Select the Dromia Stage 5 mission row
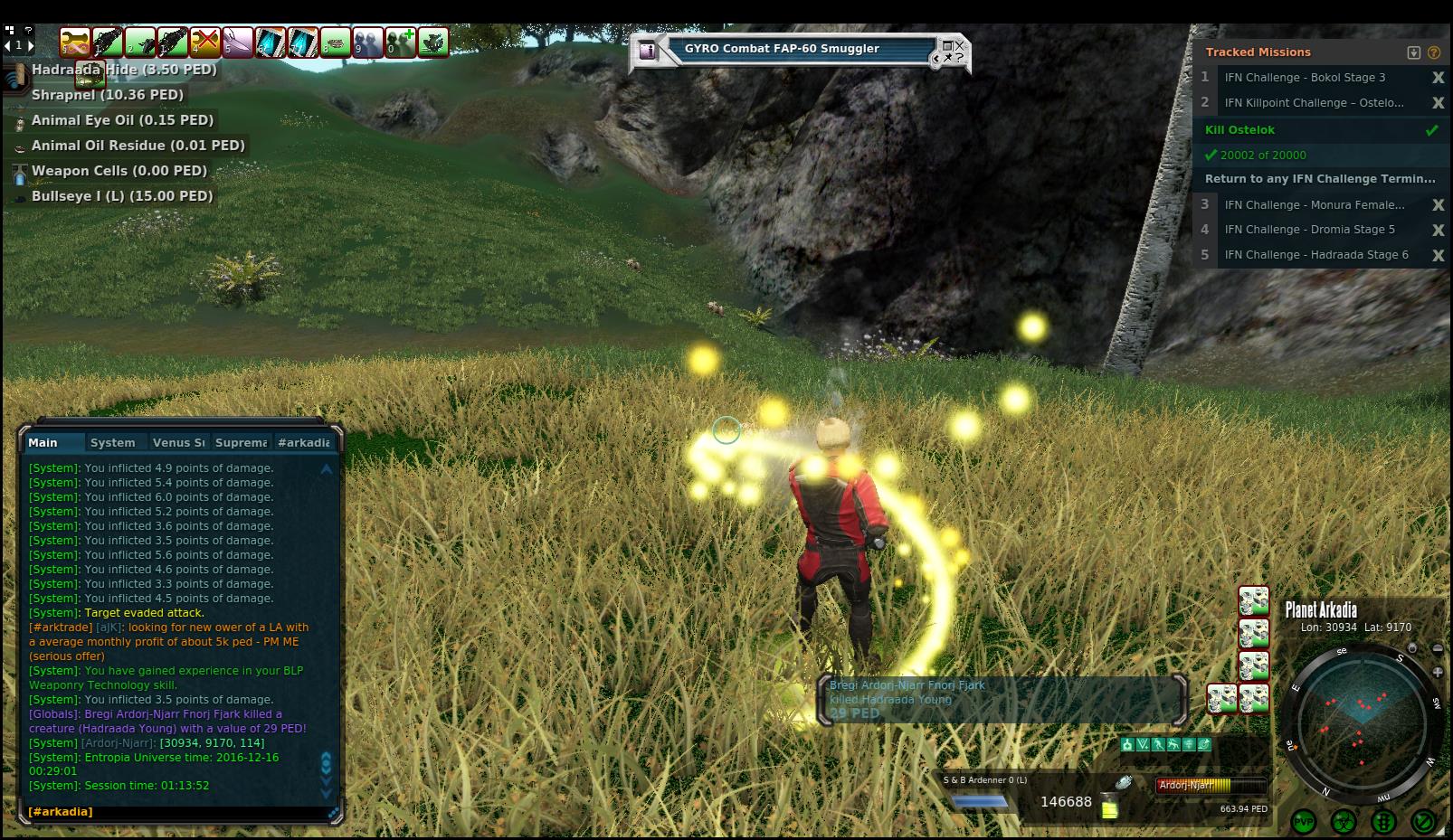Viewport: 1453px width, 840px height. [x=1309, y=230]
